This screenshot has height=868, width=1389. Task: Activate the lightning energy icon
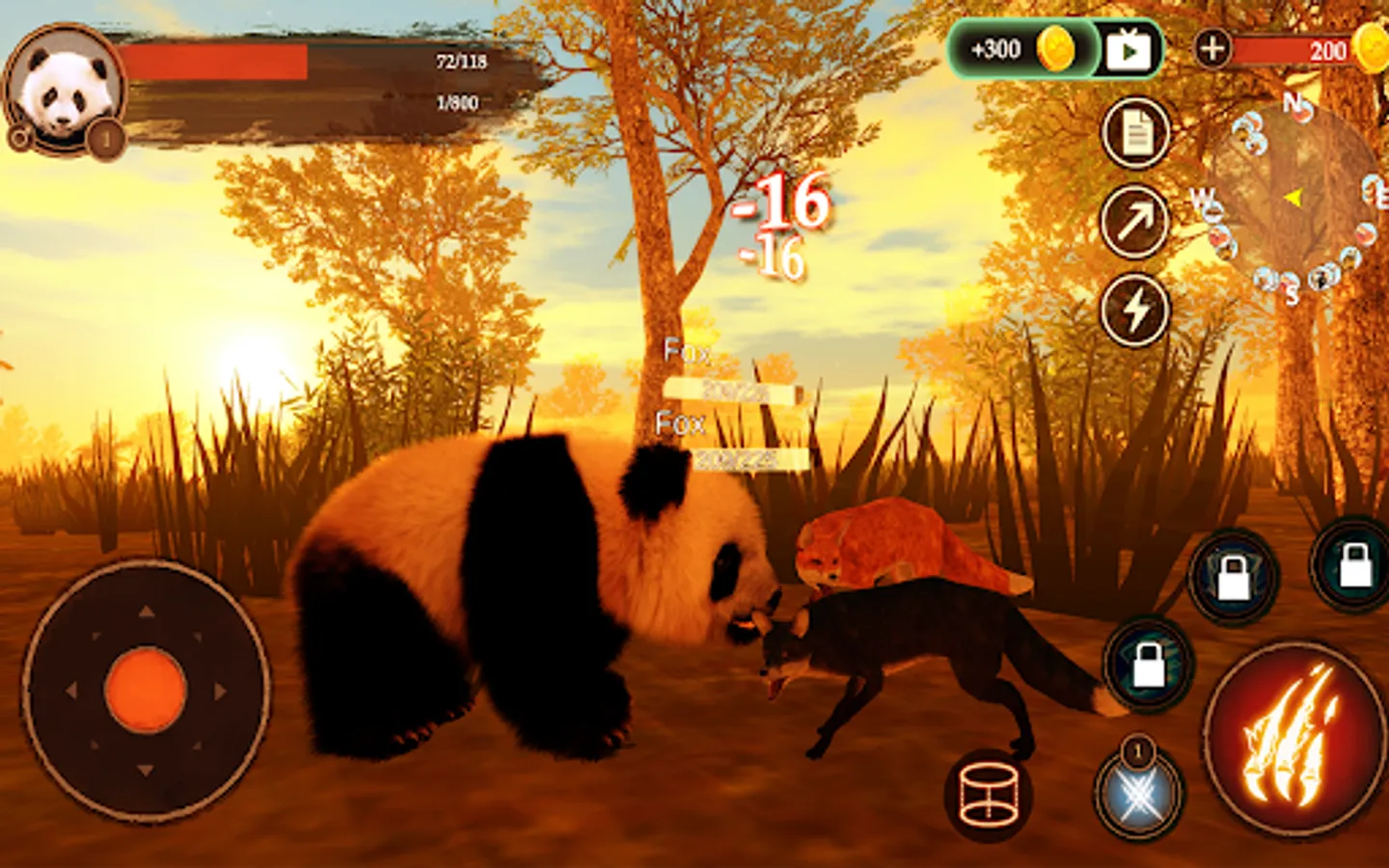(1134, 311)
